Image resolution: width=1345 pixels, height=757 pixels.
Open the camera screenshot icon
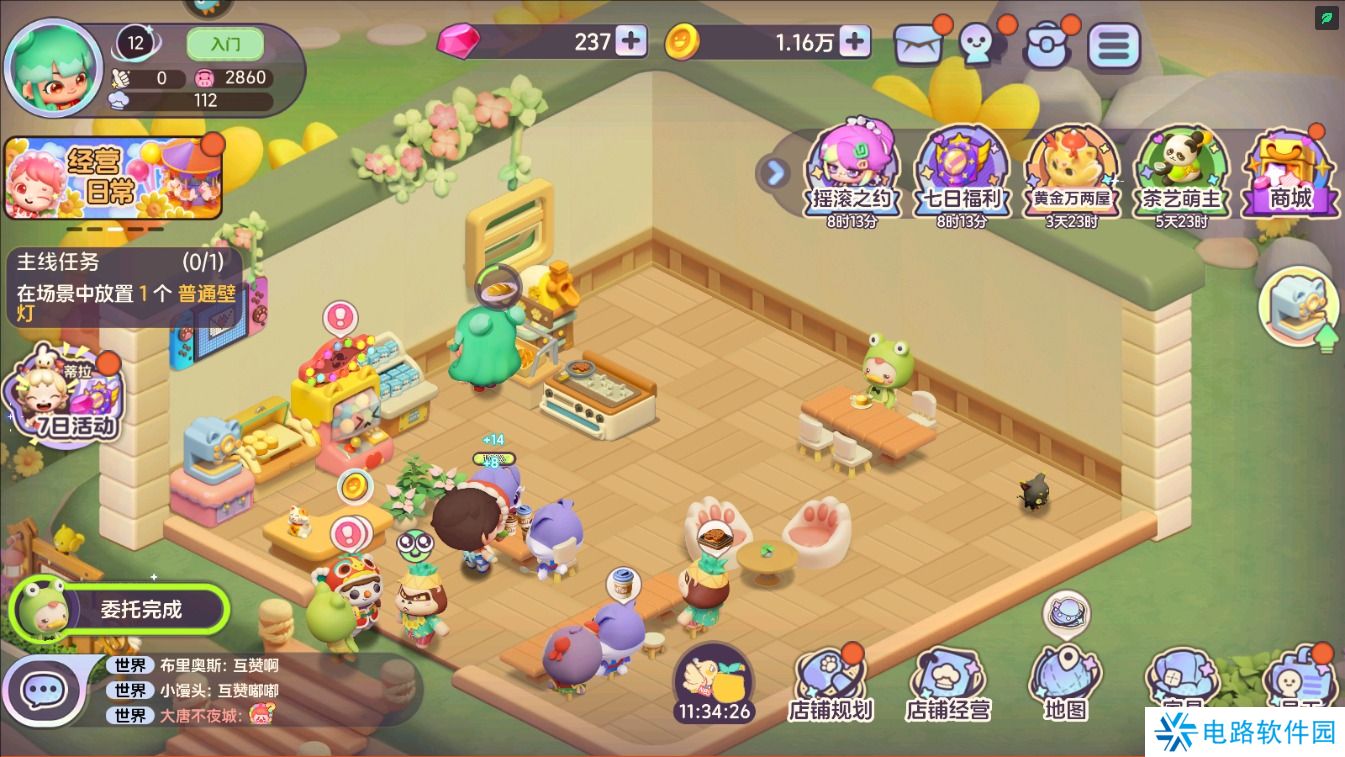click(1047, 45)
